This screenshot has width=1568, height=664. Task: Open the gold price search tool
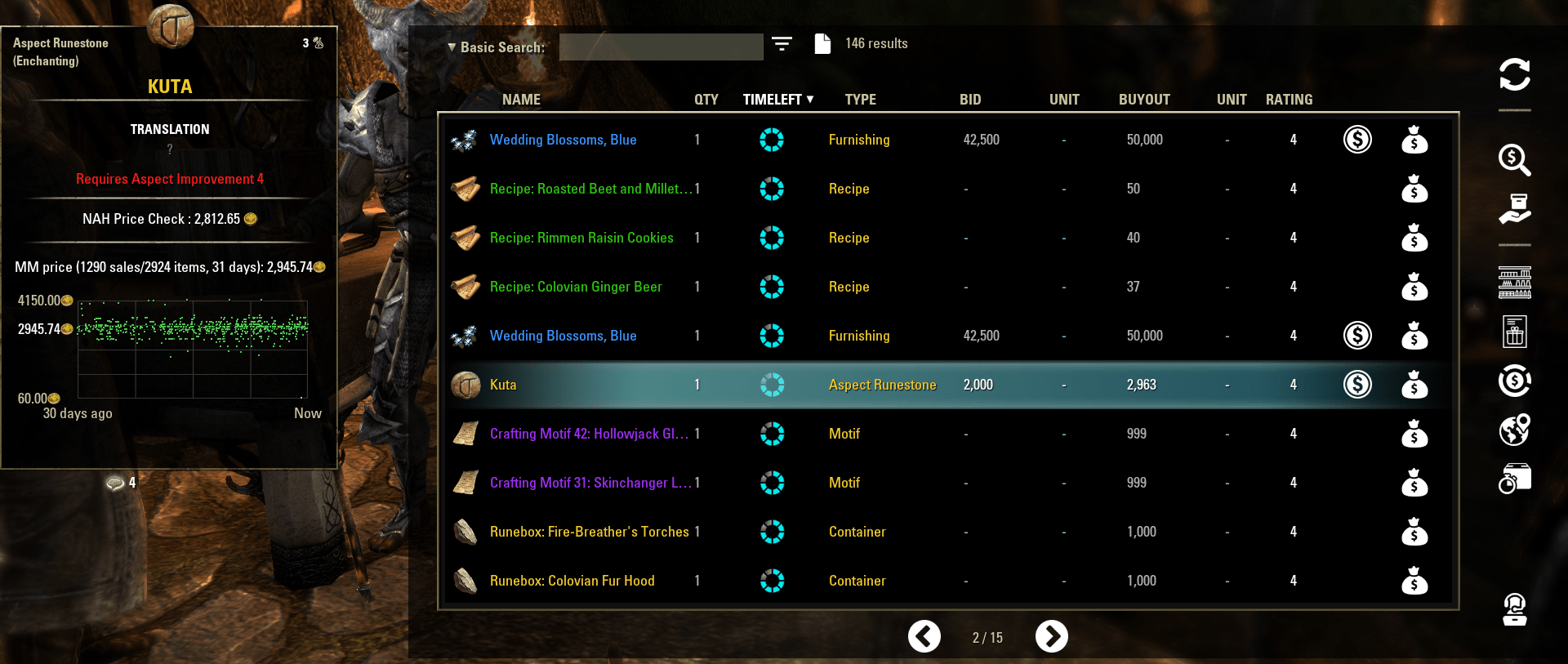(1515, 161)
